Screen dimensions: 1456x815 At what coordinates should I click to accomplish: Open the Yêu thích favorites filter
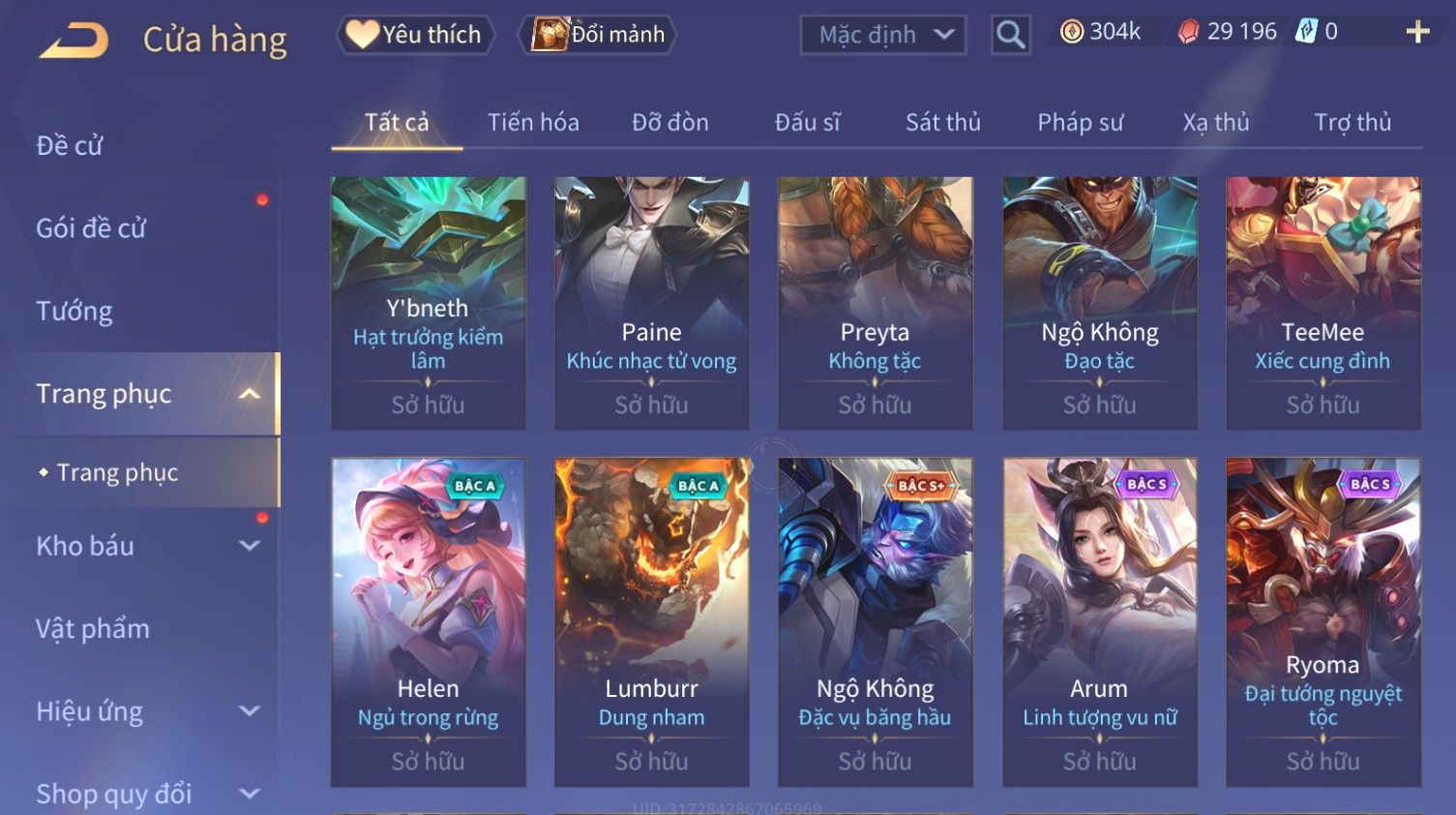point(416,35)
